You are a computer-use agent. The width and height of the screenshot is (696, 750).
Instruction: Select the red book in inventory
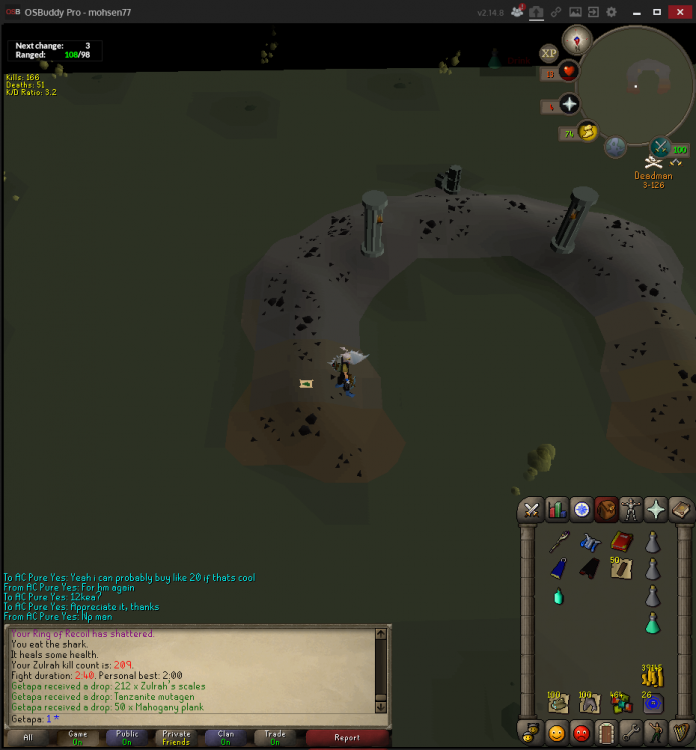pyautogui.click(x=622, y=543)
